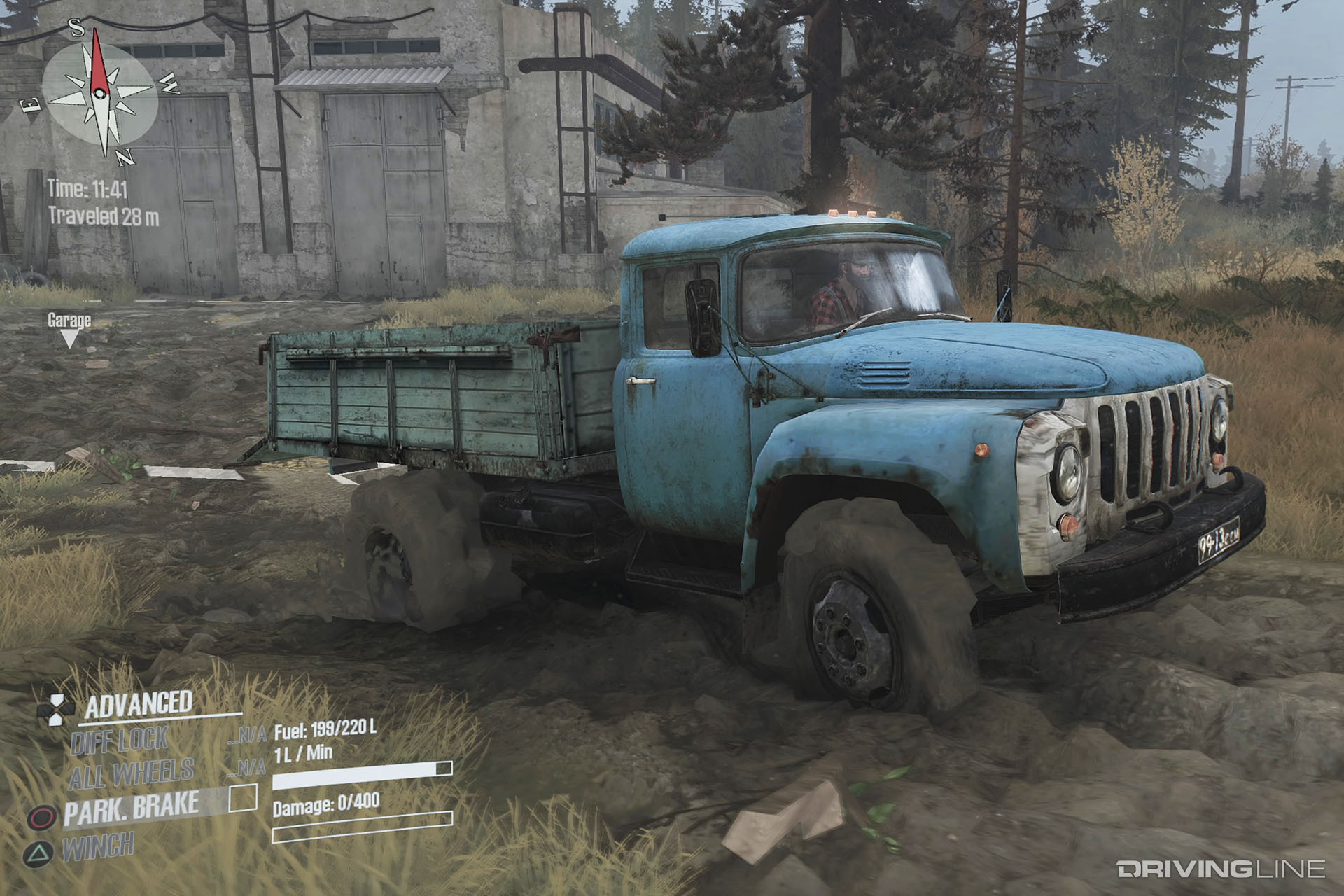The image size is (1344, 896).
Task: Click the Garage waypoint marker arrow
Action: pos(69,339)
